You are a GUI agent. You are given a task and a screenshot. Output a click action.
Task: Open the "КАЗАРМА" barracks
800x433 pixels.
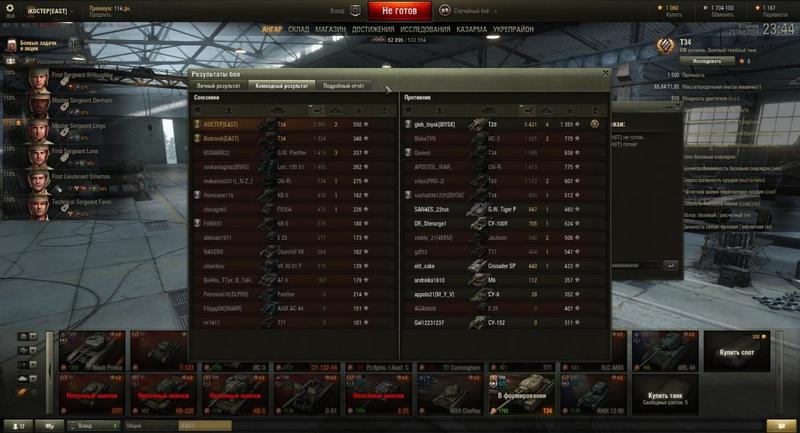(472, 30)
